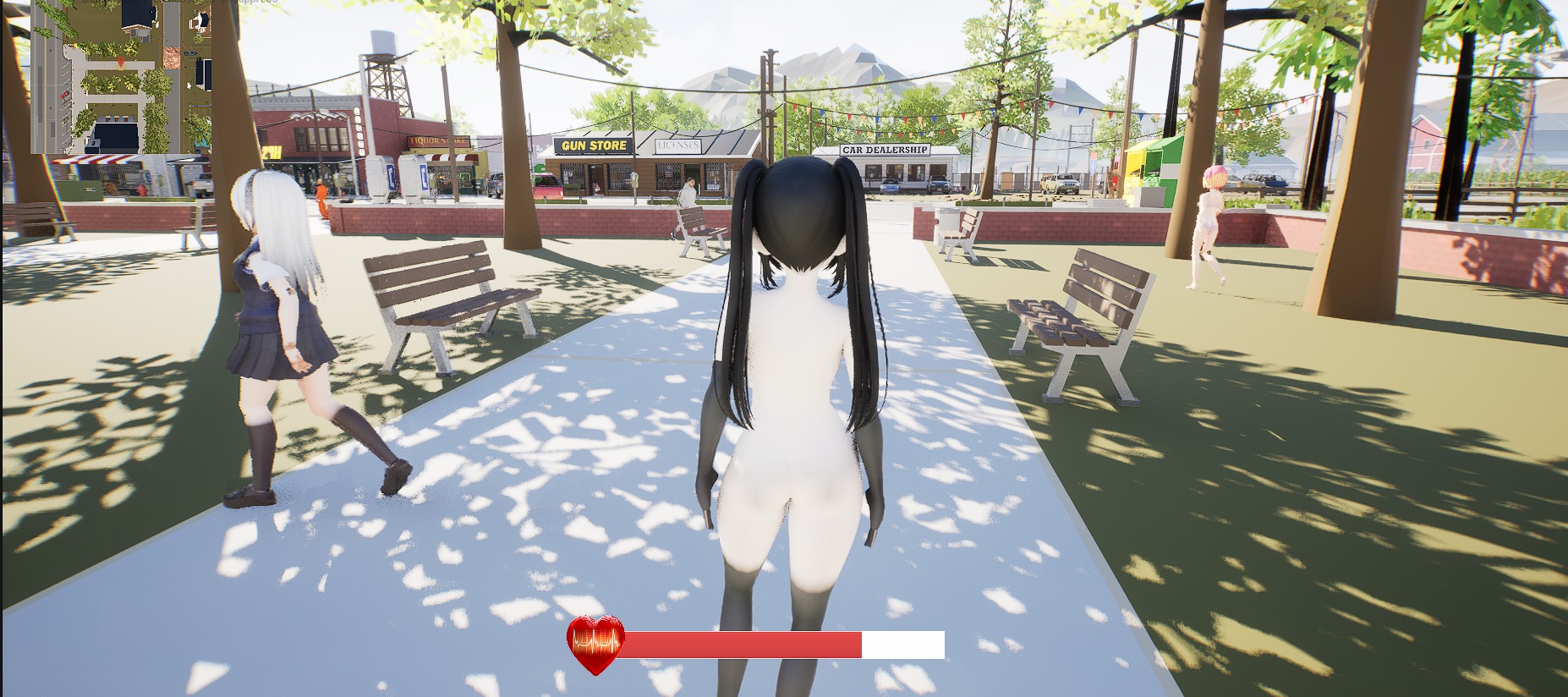Select the LIQUOR STORE sign
Viewport: 1568px width, 697px height.
tap(437, 141)
